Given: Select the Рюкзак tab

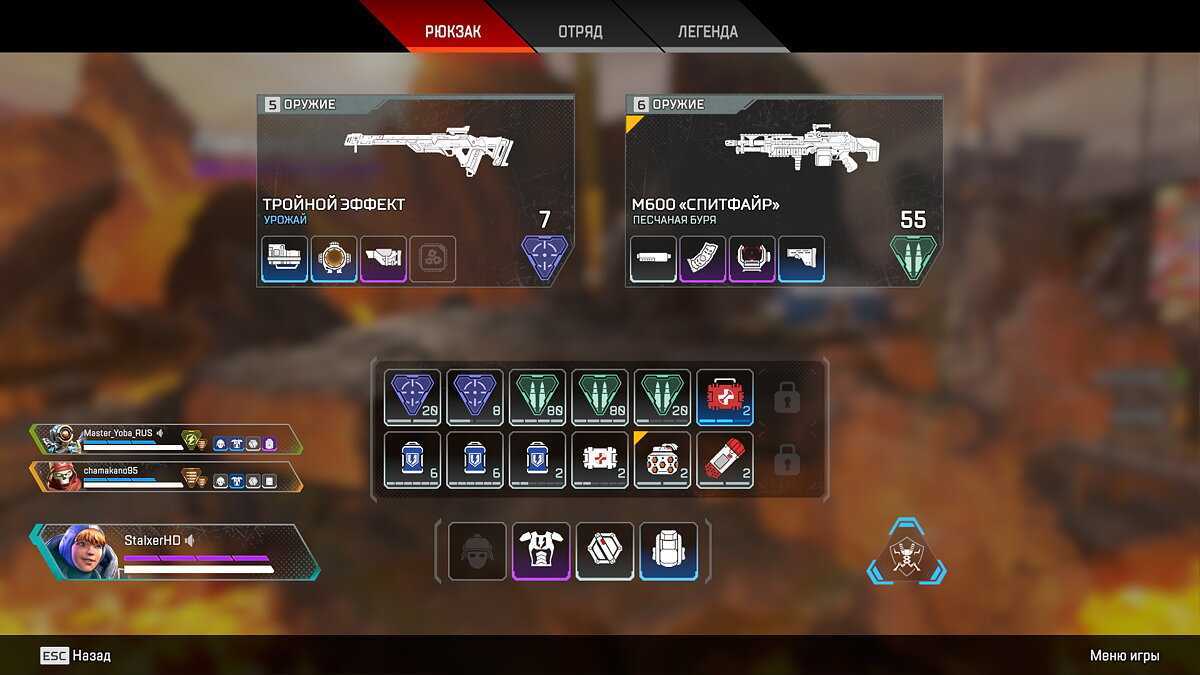Looking at the screenshot, I should pyautogui.click(x=453, y=31).
